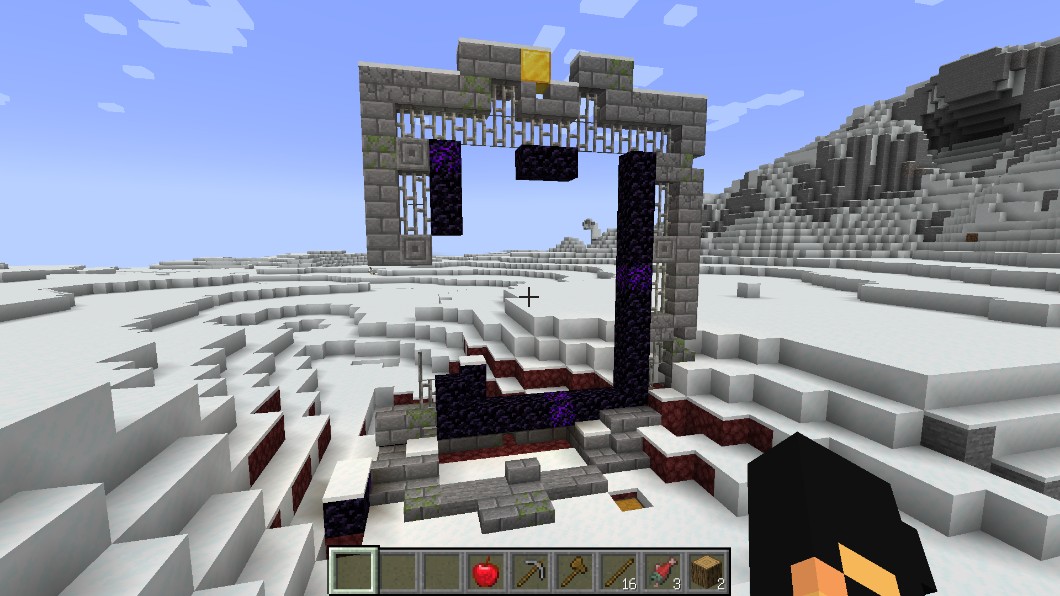Select the raw salmon hotbar slot
The height and width of the screenshot is (596, 1060).
(661, 572)
